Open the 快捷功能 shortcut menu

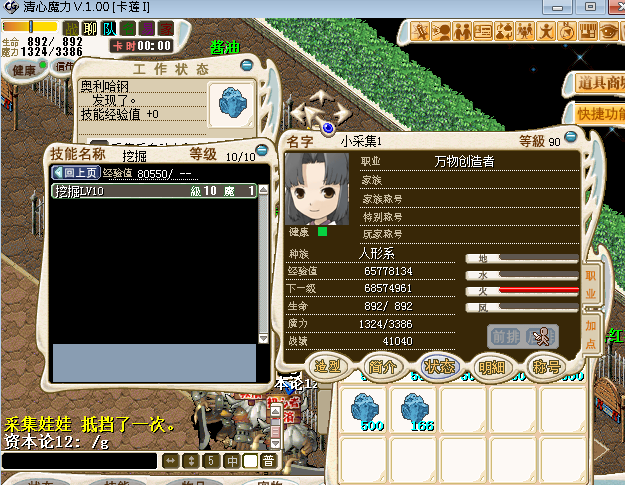pyautogui.click(x=599, y=114)
